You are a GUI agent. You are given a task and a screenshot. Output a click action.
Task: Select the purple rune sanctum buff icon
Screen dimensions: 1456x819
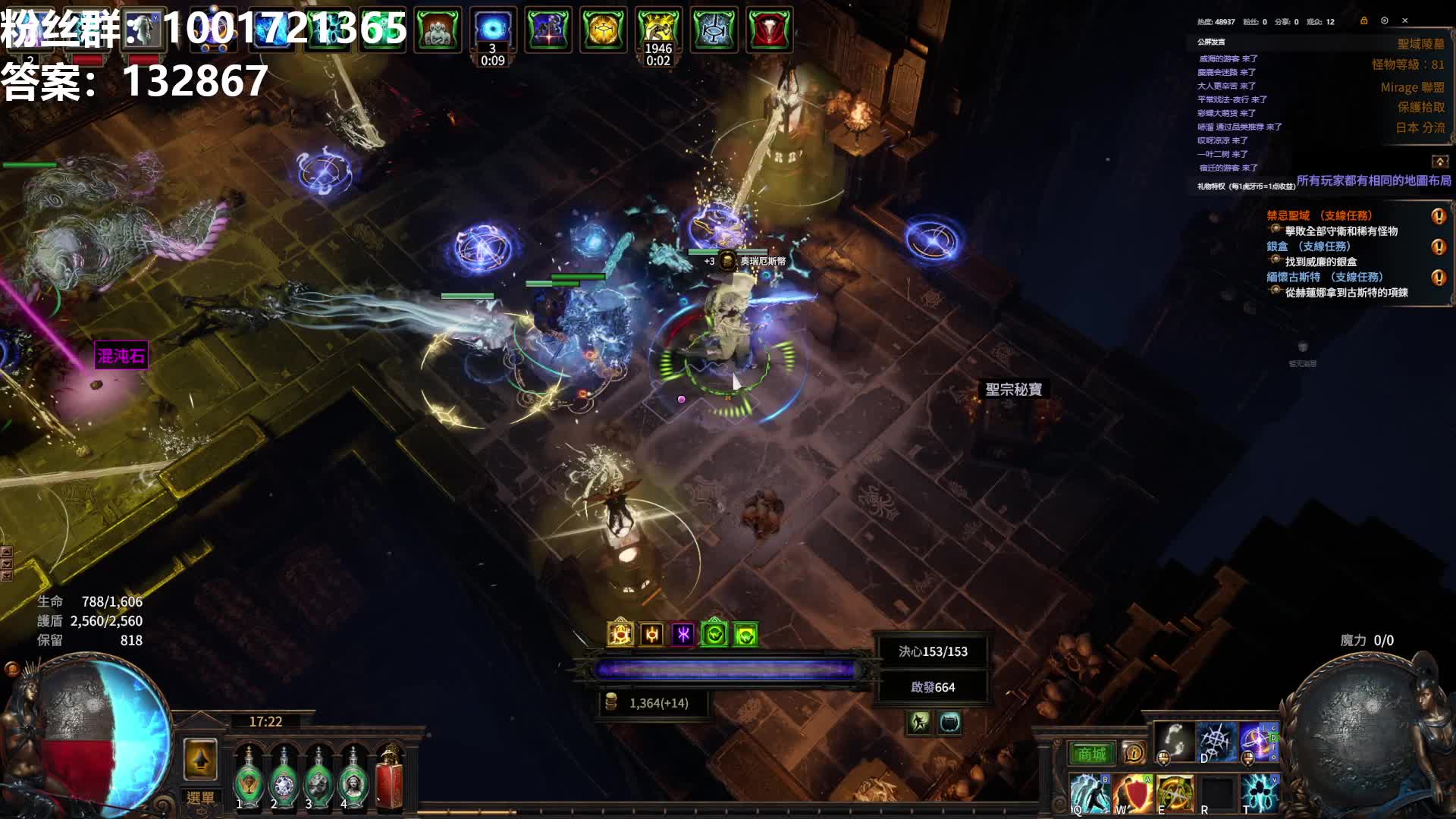tap(682, 634)
